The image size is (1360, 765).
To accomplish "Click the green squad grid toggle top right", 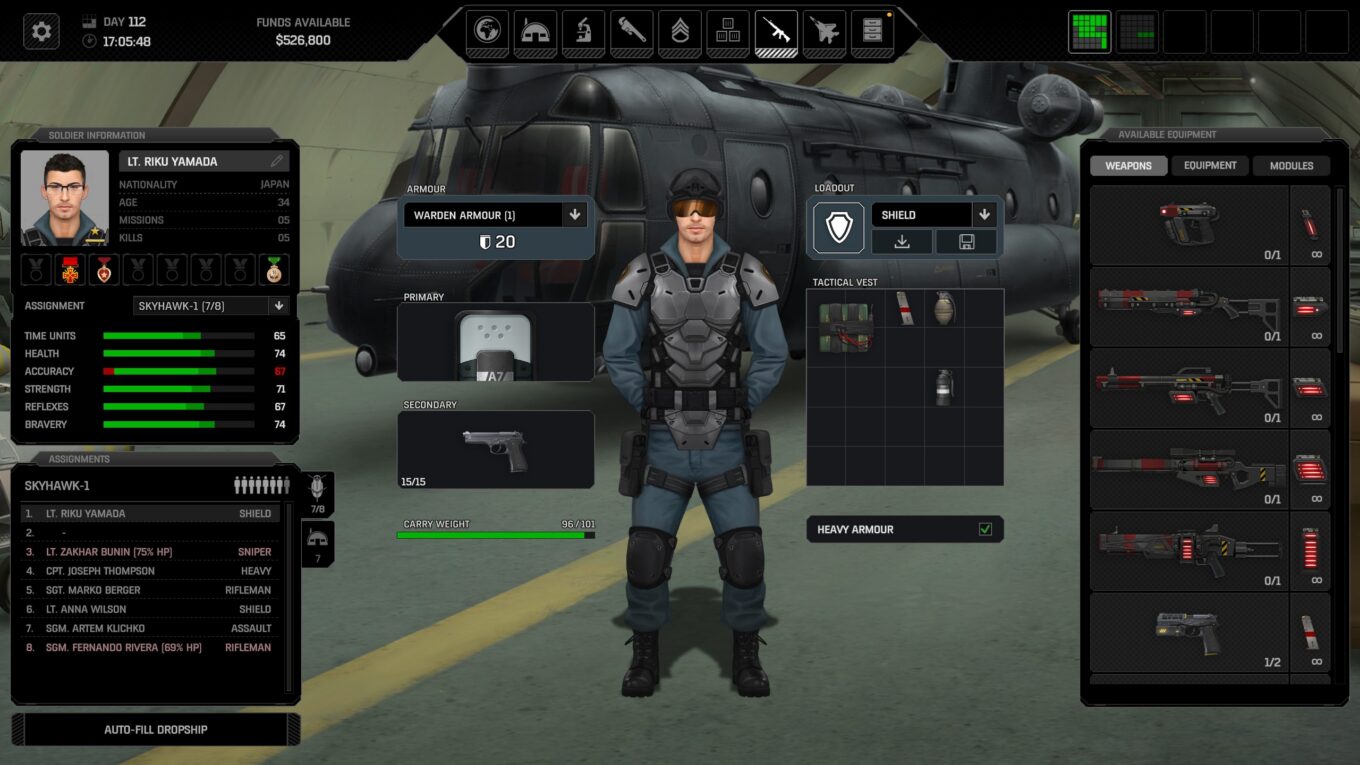I will [1089, 31].
